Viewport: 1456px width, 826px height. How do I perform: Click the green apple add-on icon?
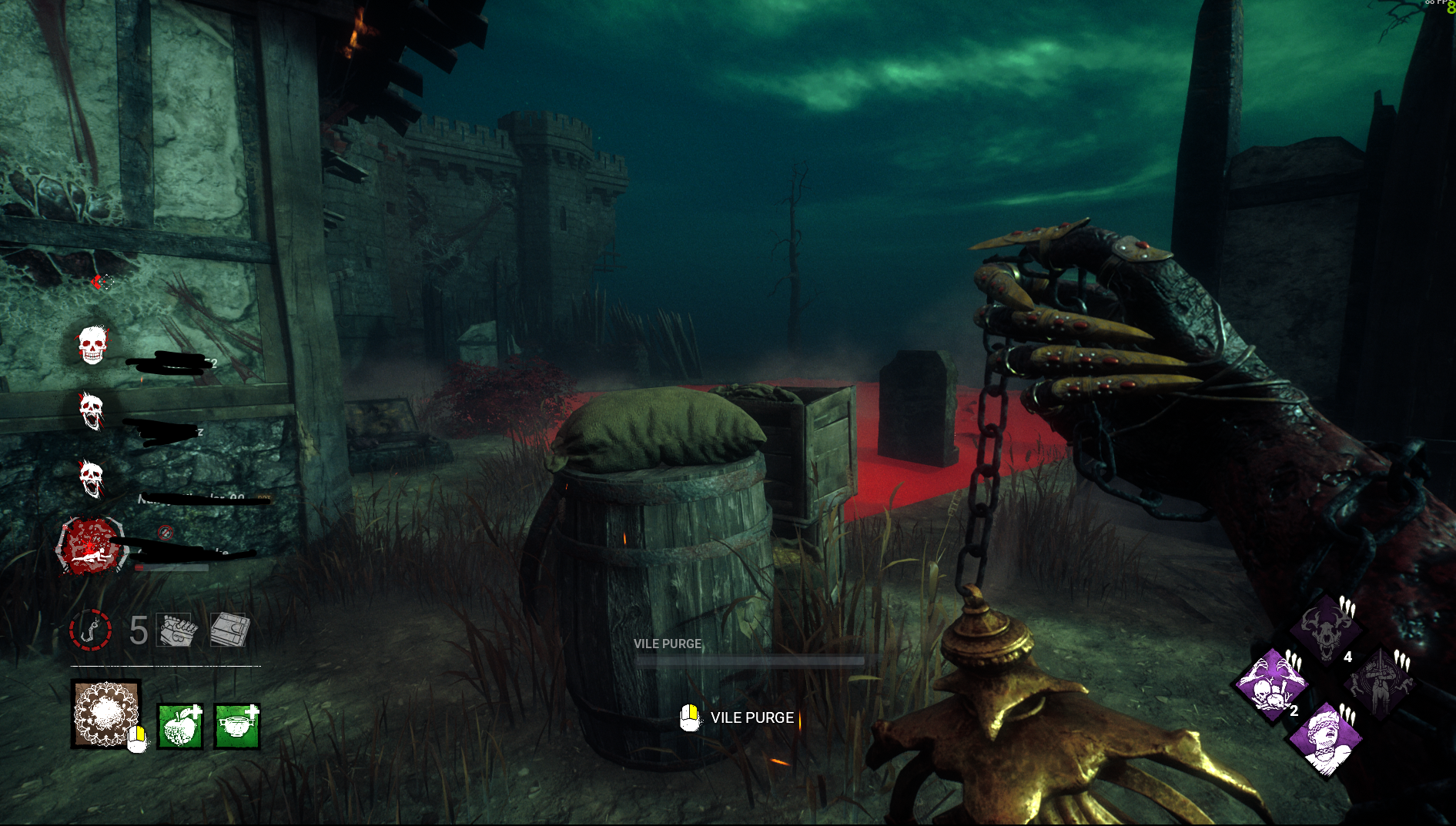[x=180, y=726]
